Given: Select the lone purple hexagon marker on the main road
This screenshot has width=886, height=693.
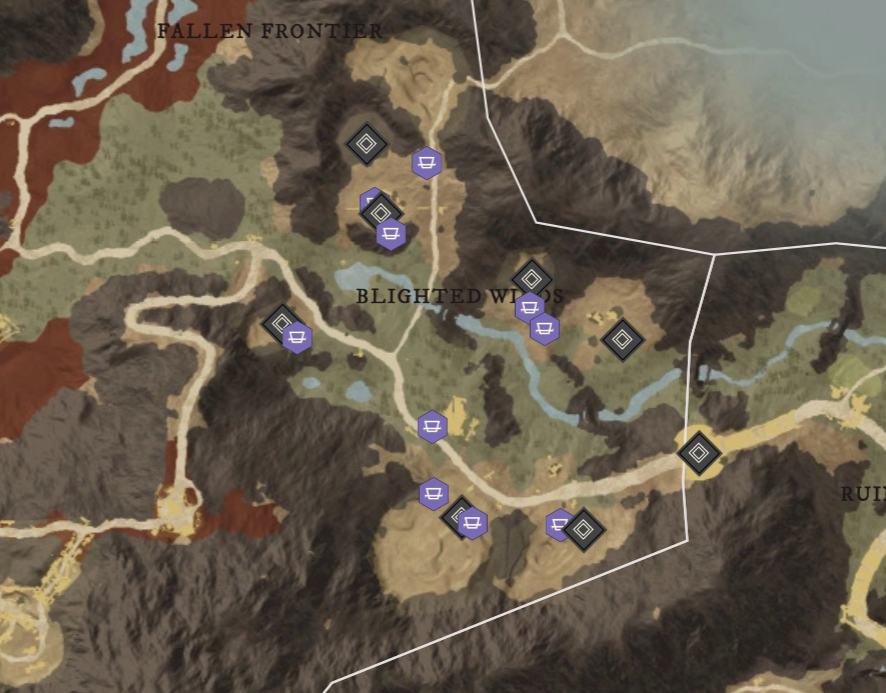Looking at the screenshot, I should coord(432,427).
